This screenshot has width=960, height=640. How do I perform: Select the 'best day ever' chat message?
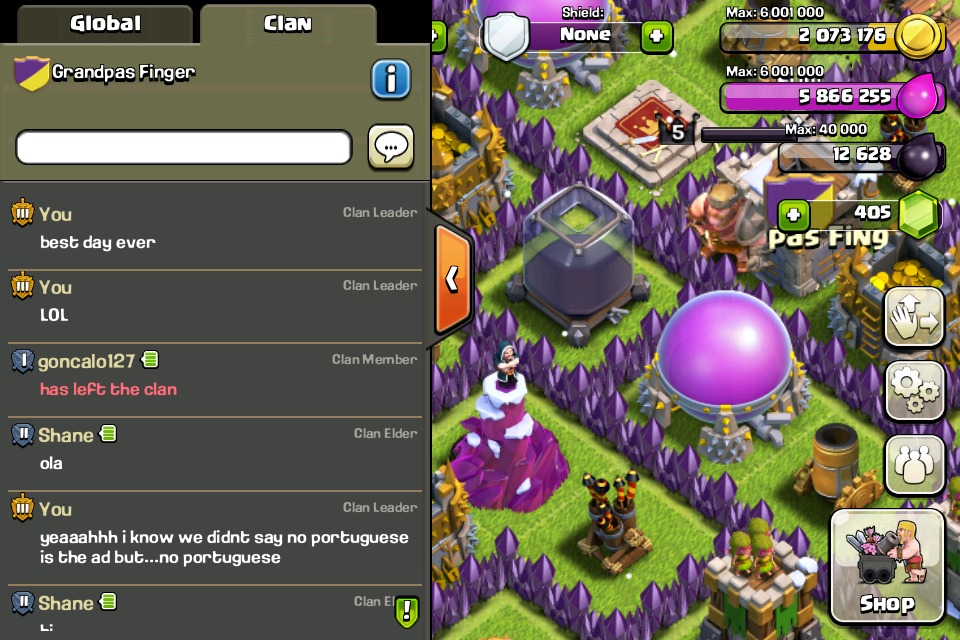pos(98,242)
